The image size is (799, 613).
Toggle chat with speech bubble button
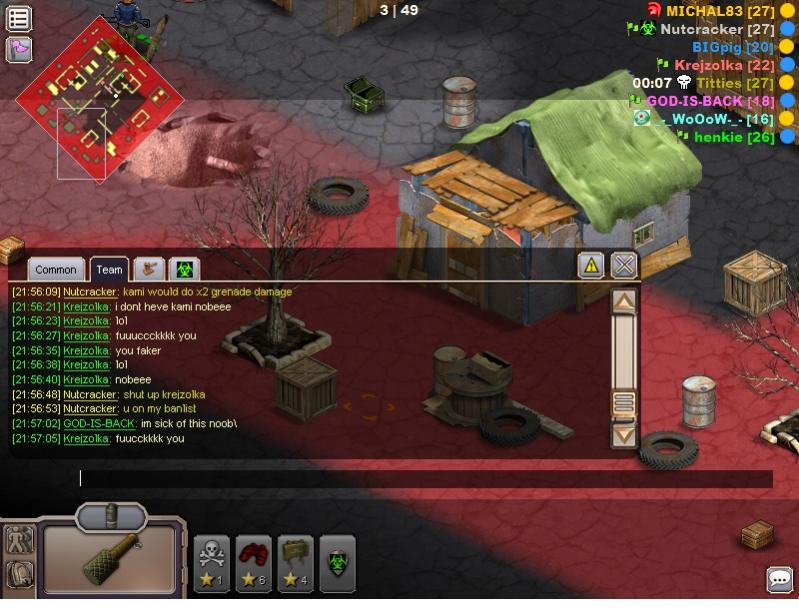[780, 579]
